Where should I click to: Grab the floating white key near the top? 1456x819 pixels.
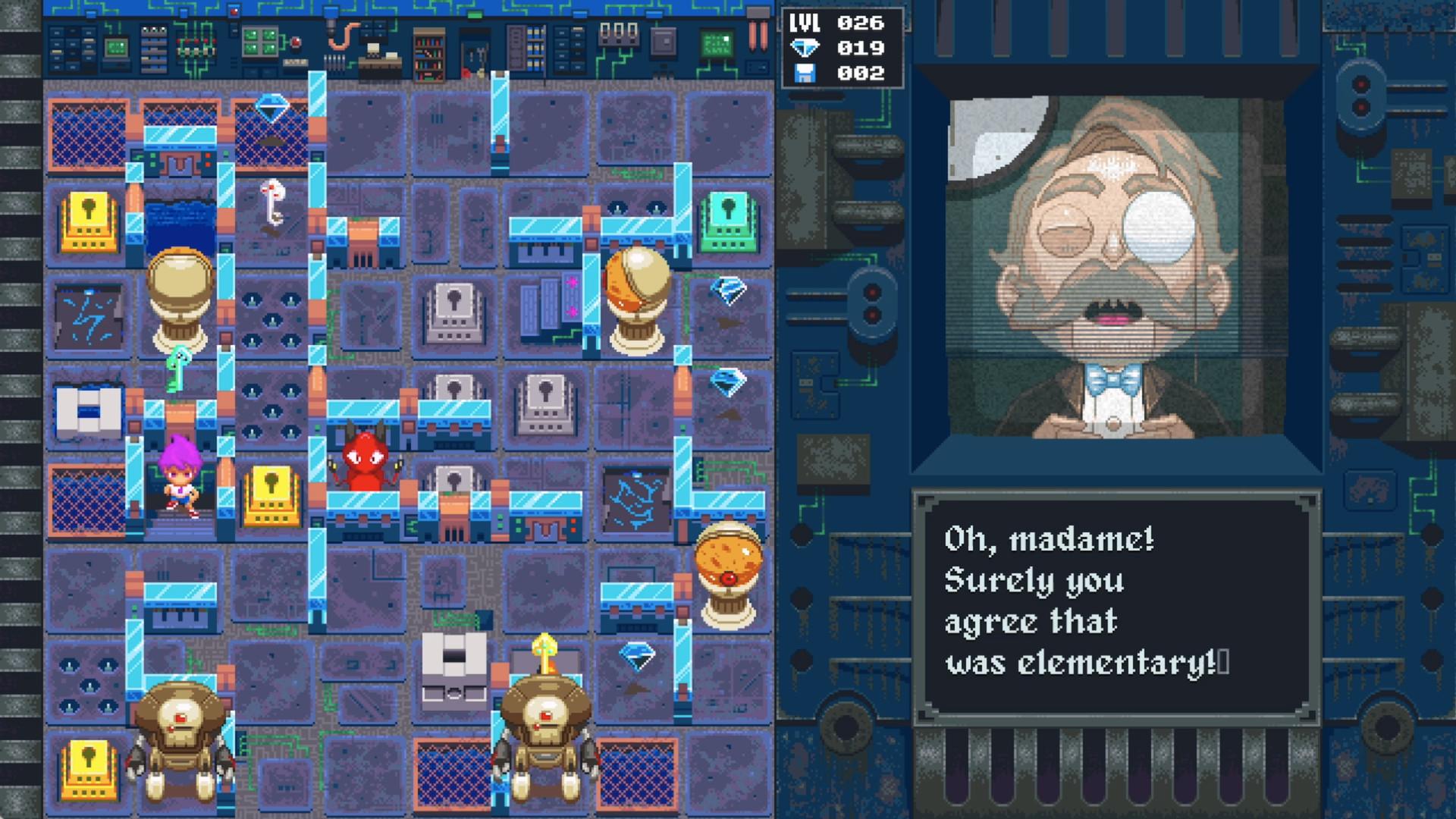pos(275,202)
